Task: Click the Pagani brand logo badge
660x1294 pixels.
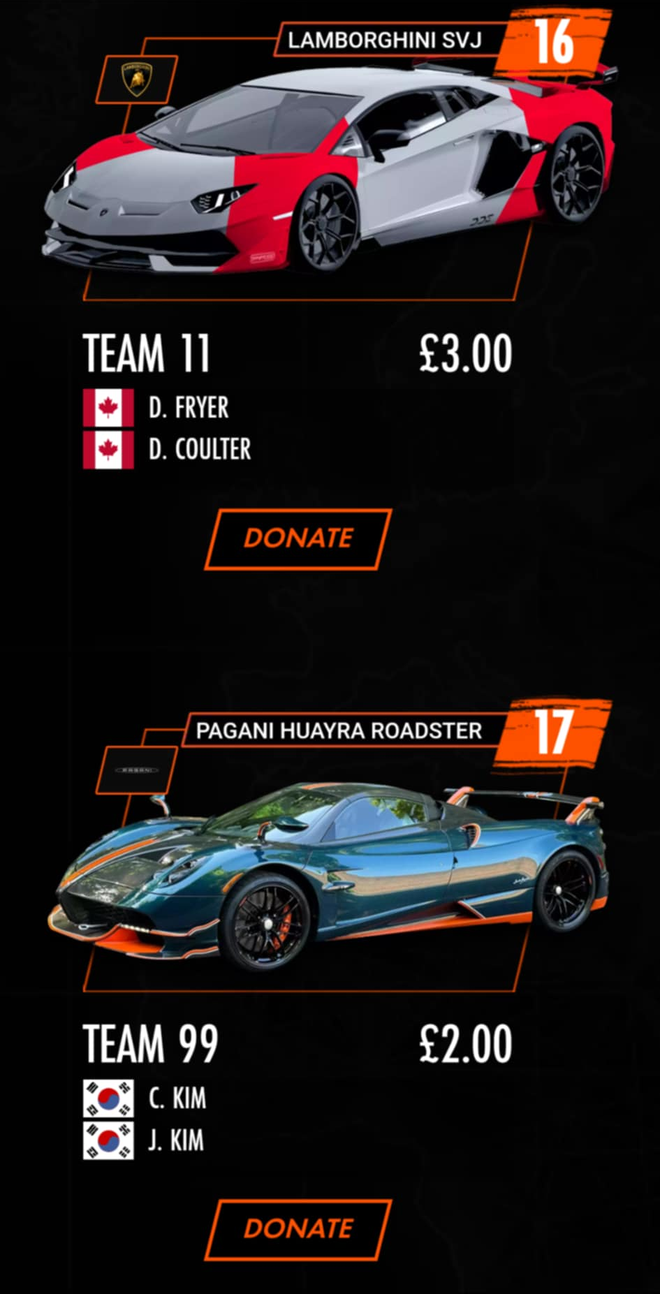Action: point(136,770)
